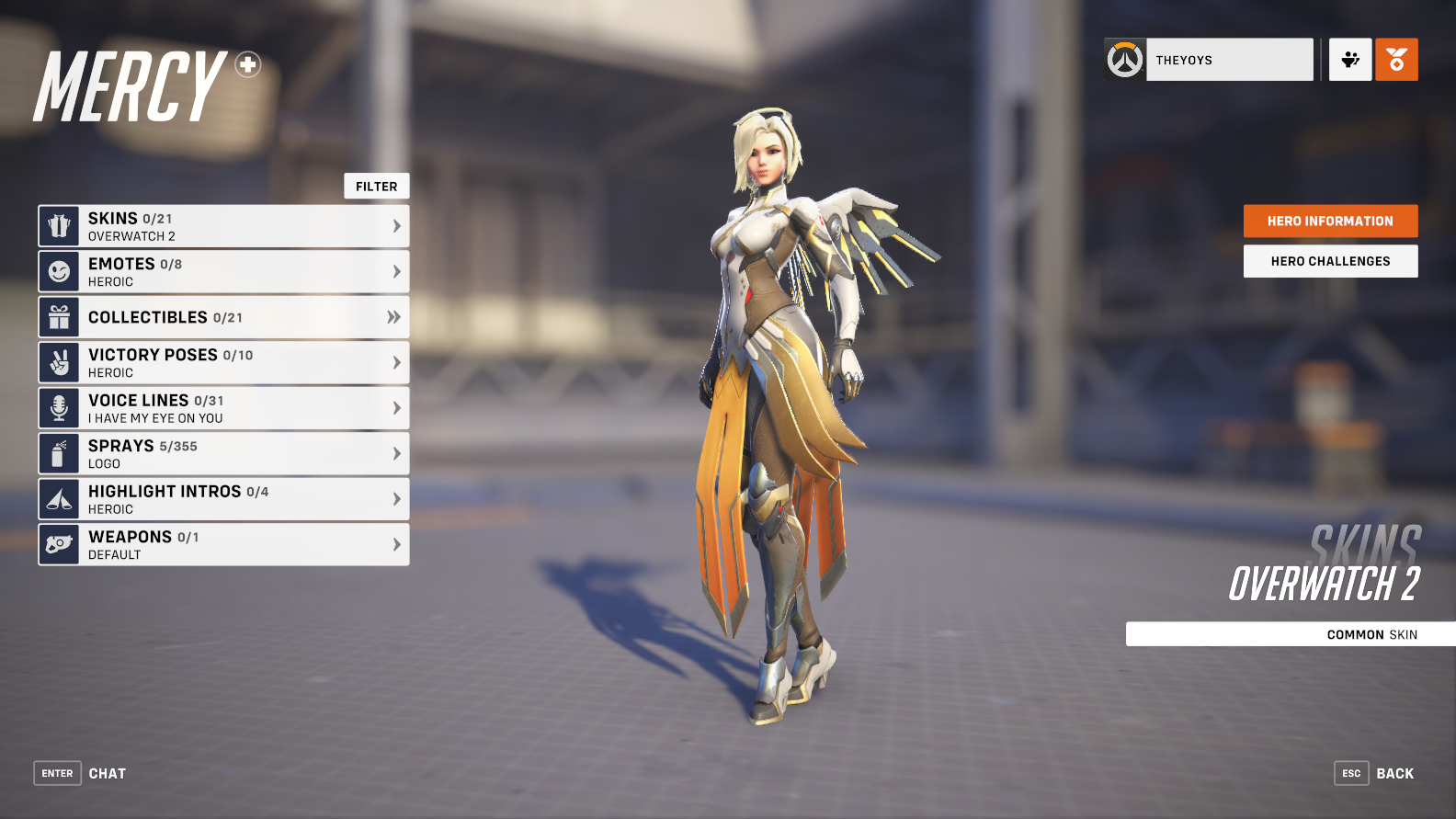Viewport: 1456px width, 819px height.
Task: Open the orange Challenges medal icon
Action: (1395, 59)
